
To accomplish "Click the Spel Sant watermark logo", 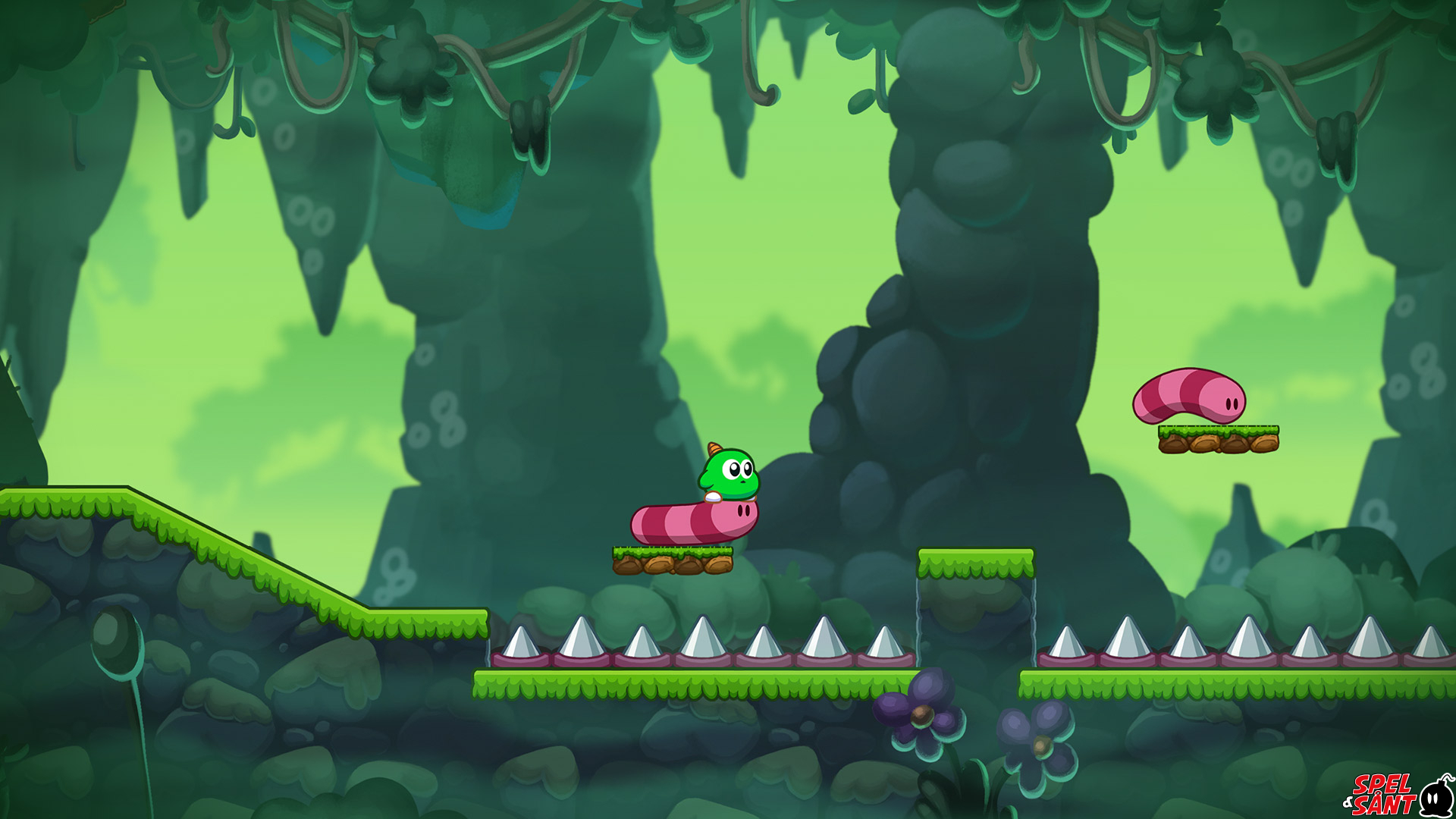I will tap(1397, 794).
